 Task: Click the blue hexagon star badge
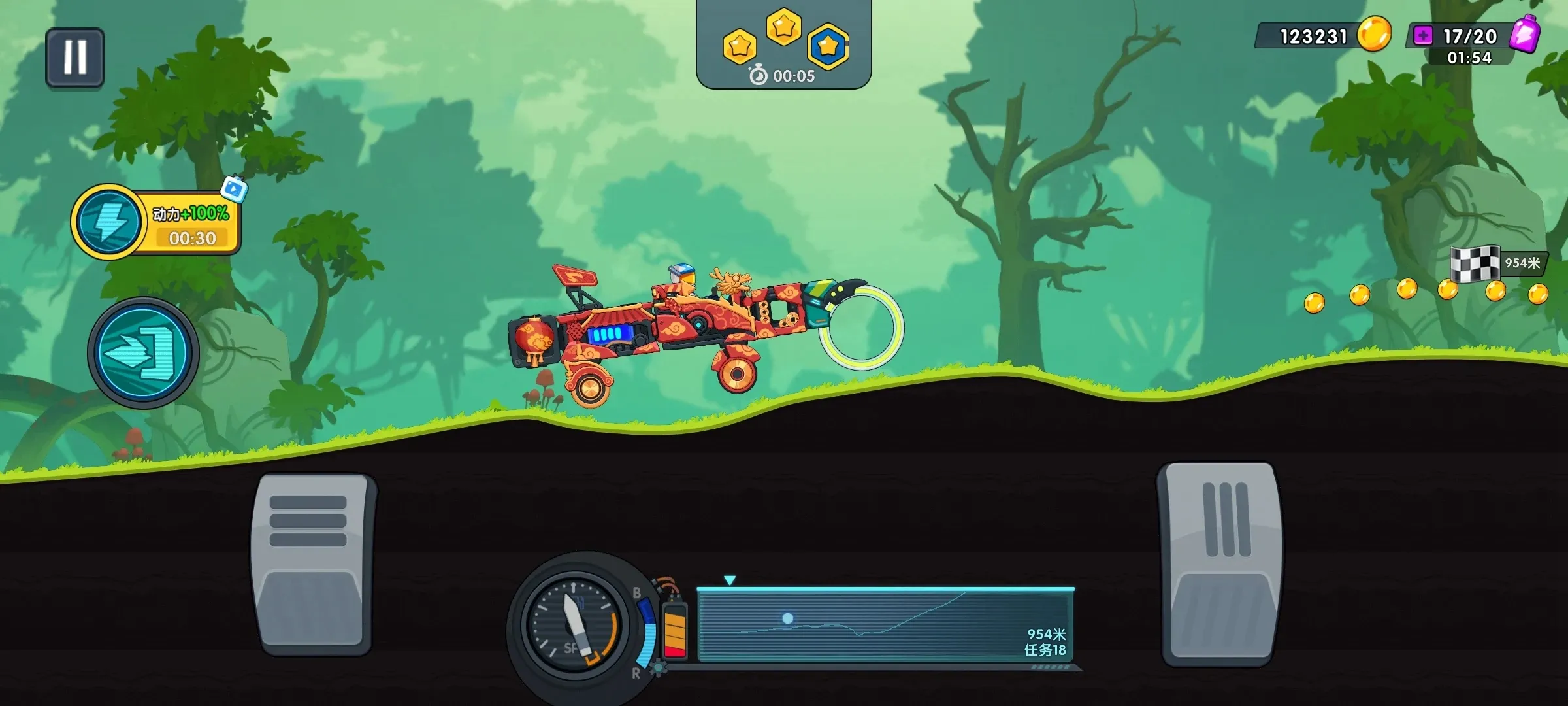pyautogui.click(x=827, y=44)
